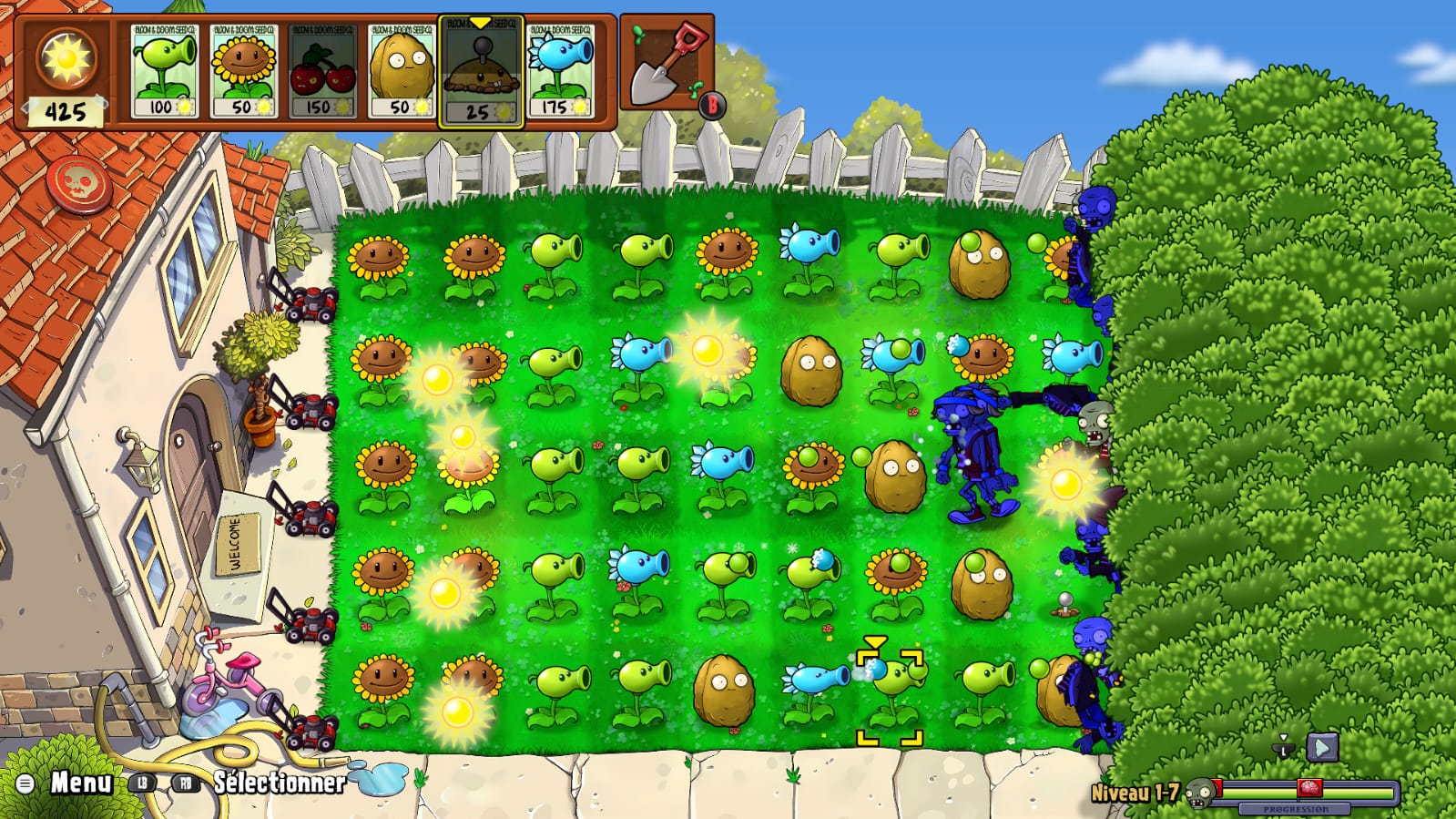Pick the Cherry Bomb seed packet
Image resolution: width=1456 pixels, height=819 pixels.
(x=322, y=71)
